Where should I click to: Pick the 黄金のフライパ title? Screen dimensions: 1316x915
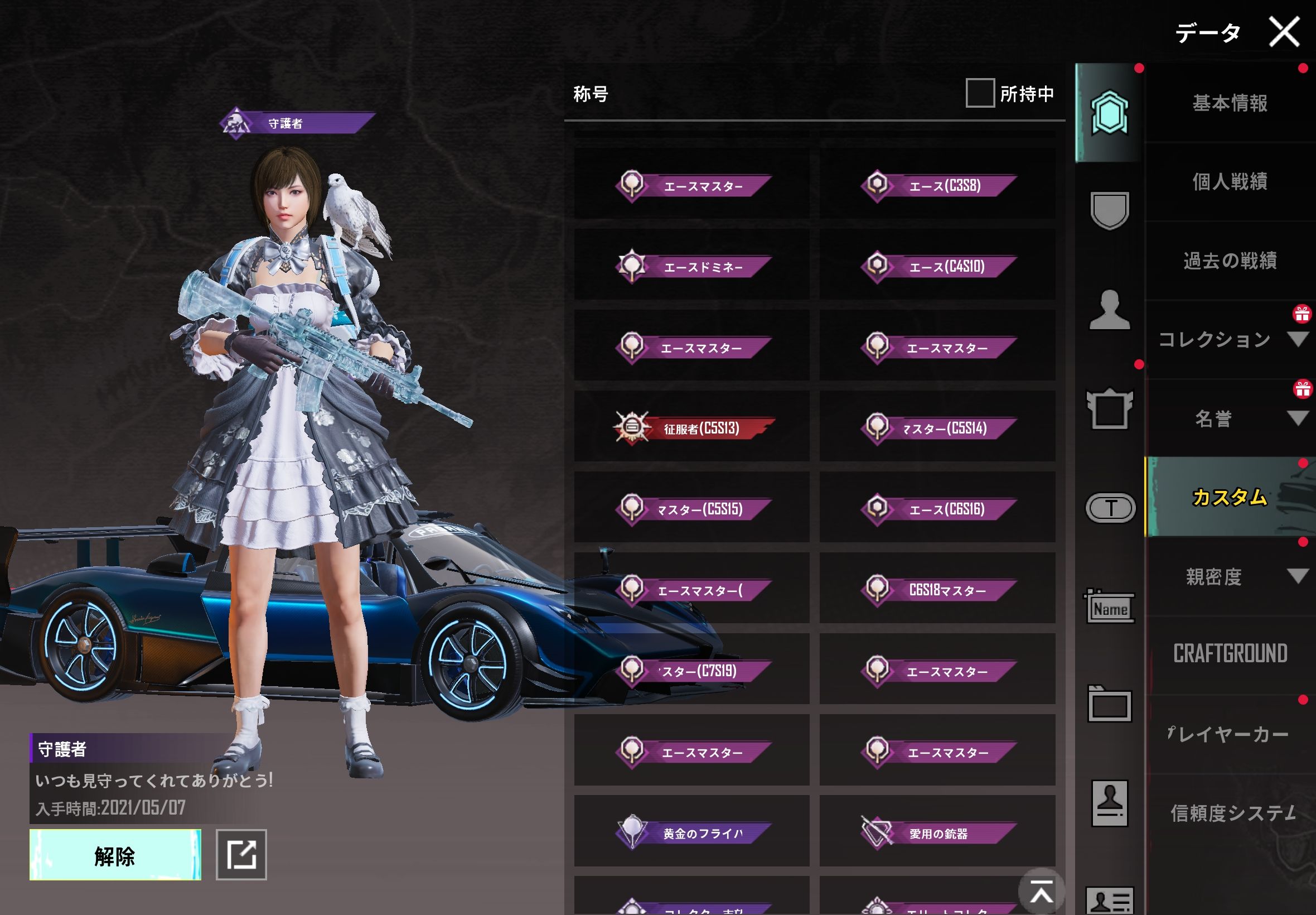coord(692,832)
